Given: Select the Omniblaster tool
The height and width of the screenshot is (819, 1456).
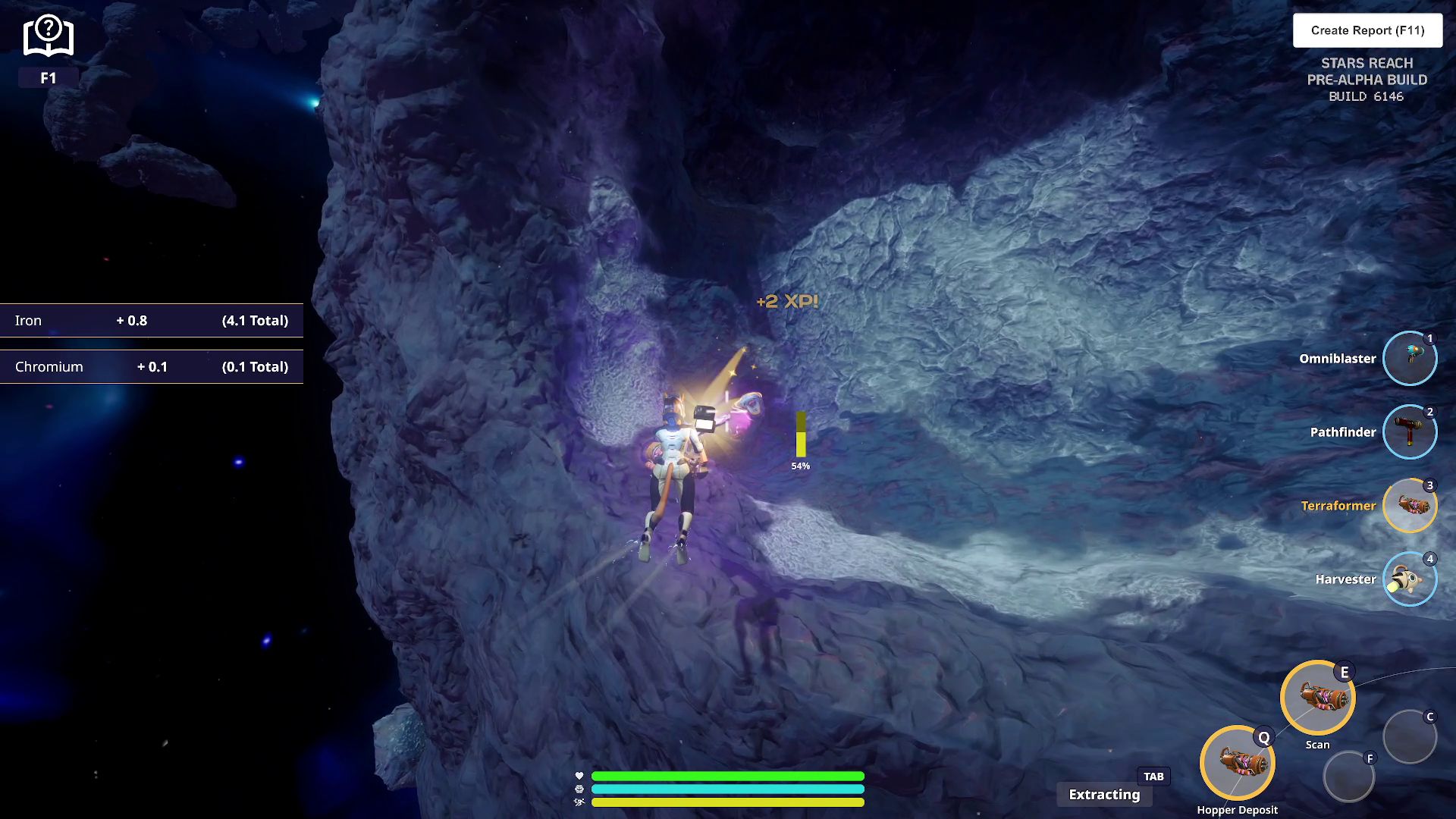Looking at the screenshot, I should 1409,358.
